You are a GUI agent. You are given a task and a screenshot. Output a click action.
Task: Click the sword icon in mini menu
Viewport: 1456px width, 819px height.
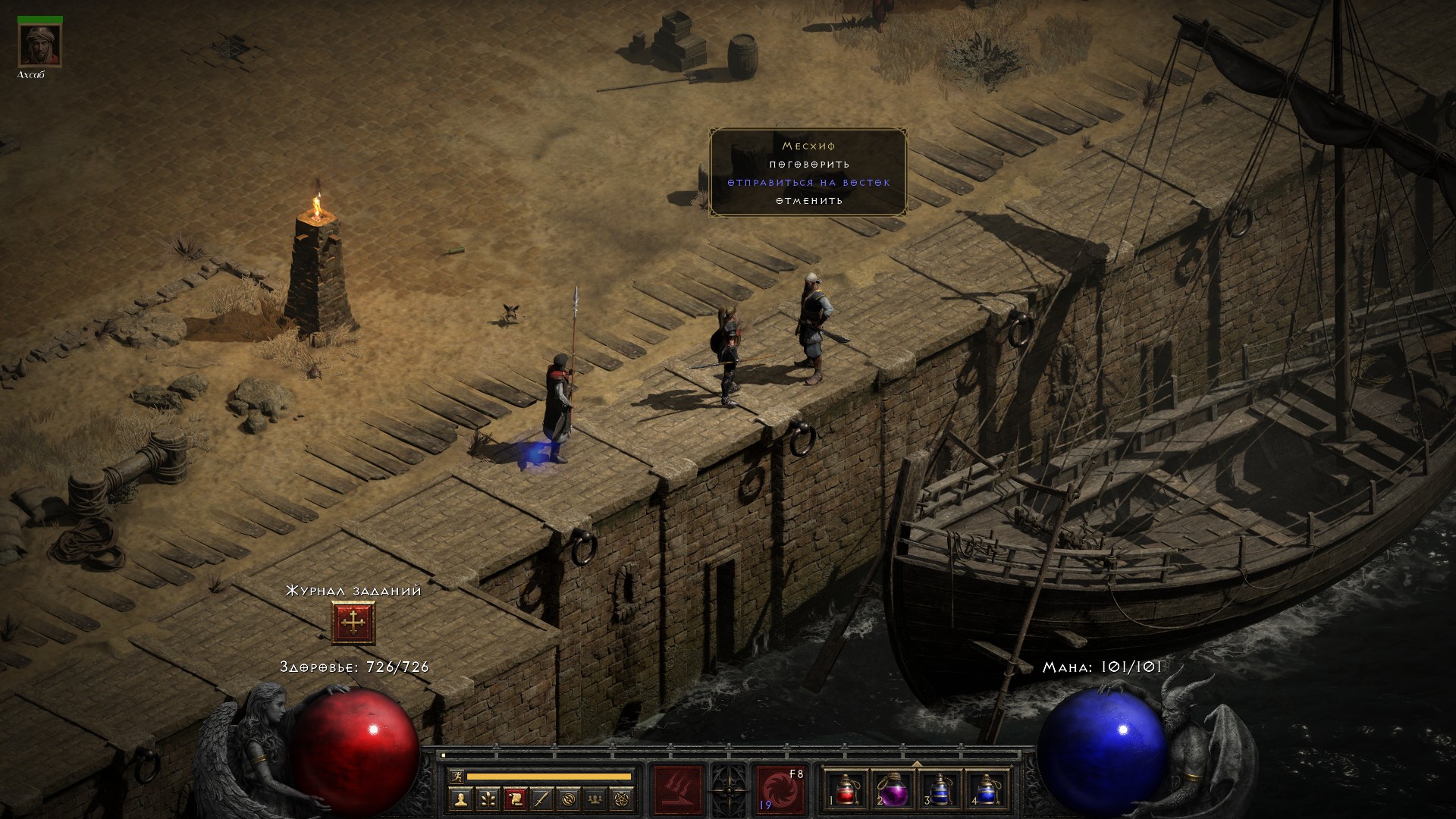[x=541, y=798]
